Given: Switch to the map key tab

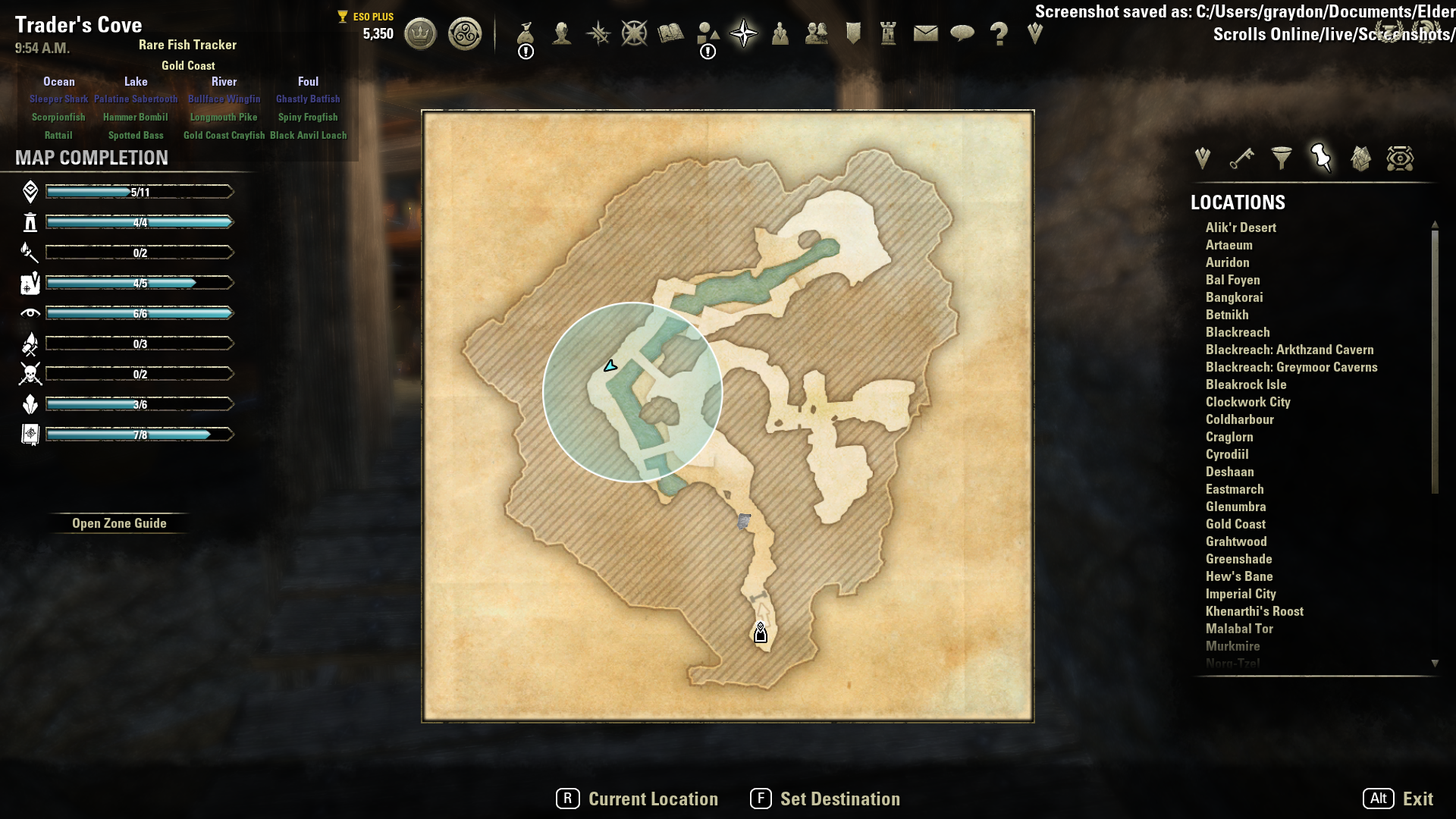Looking at the screenshot, I should tap(1241, 158).
